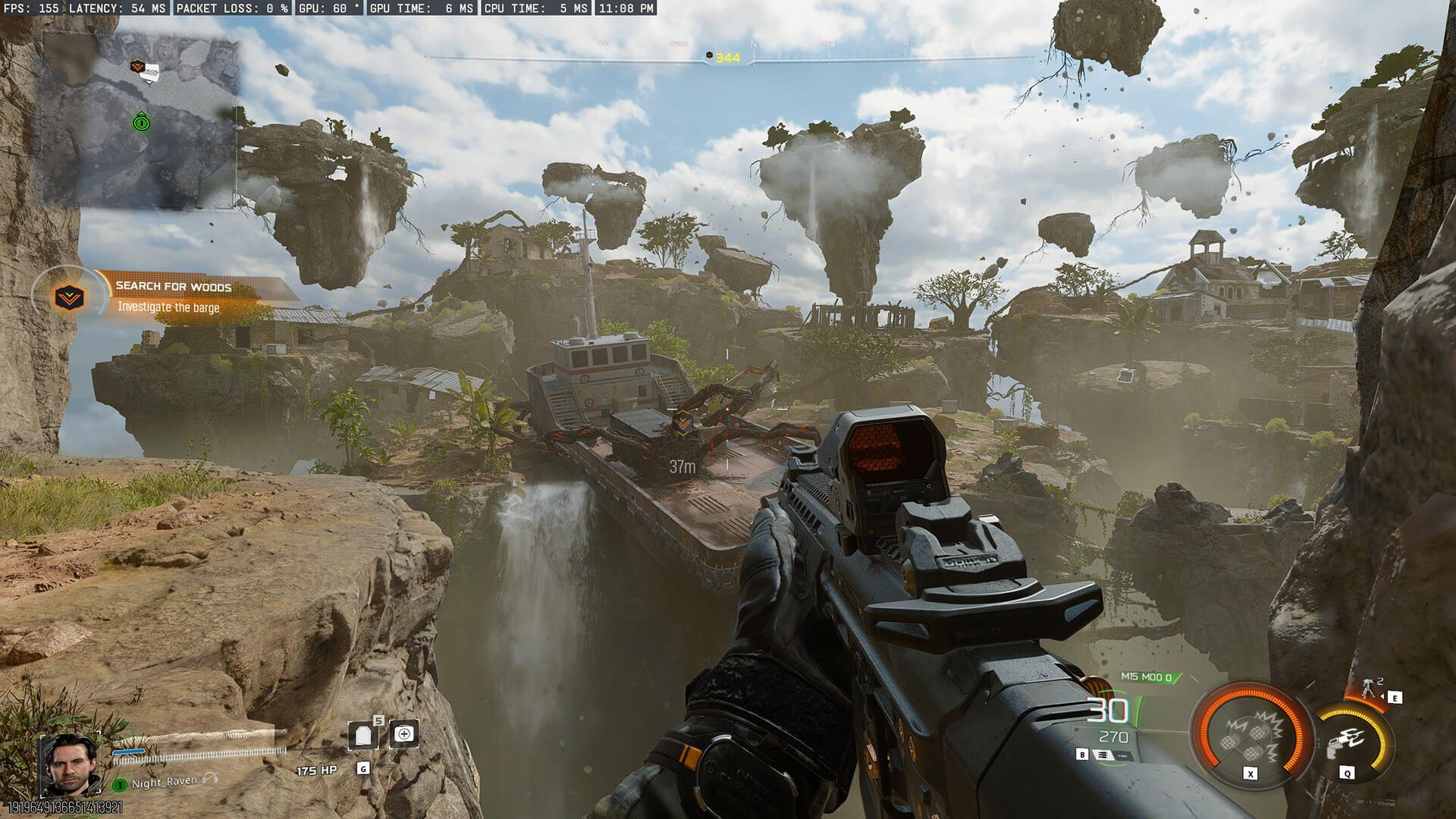Open the Search for Woods objective tracker

point(173,297)
